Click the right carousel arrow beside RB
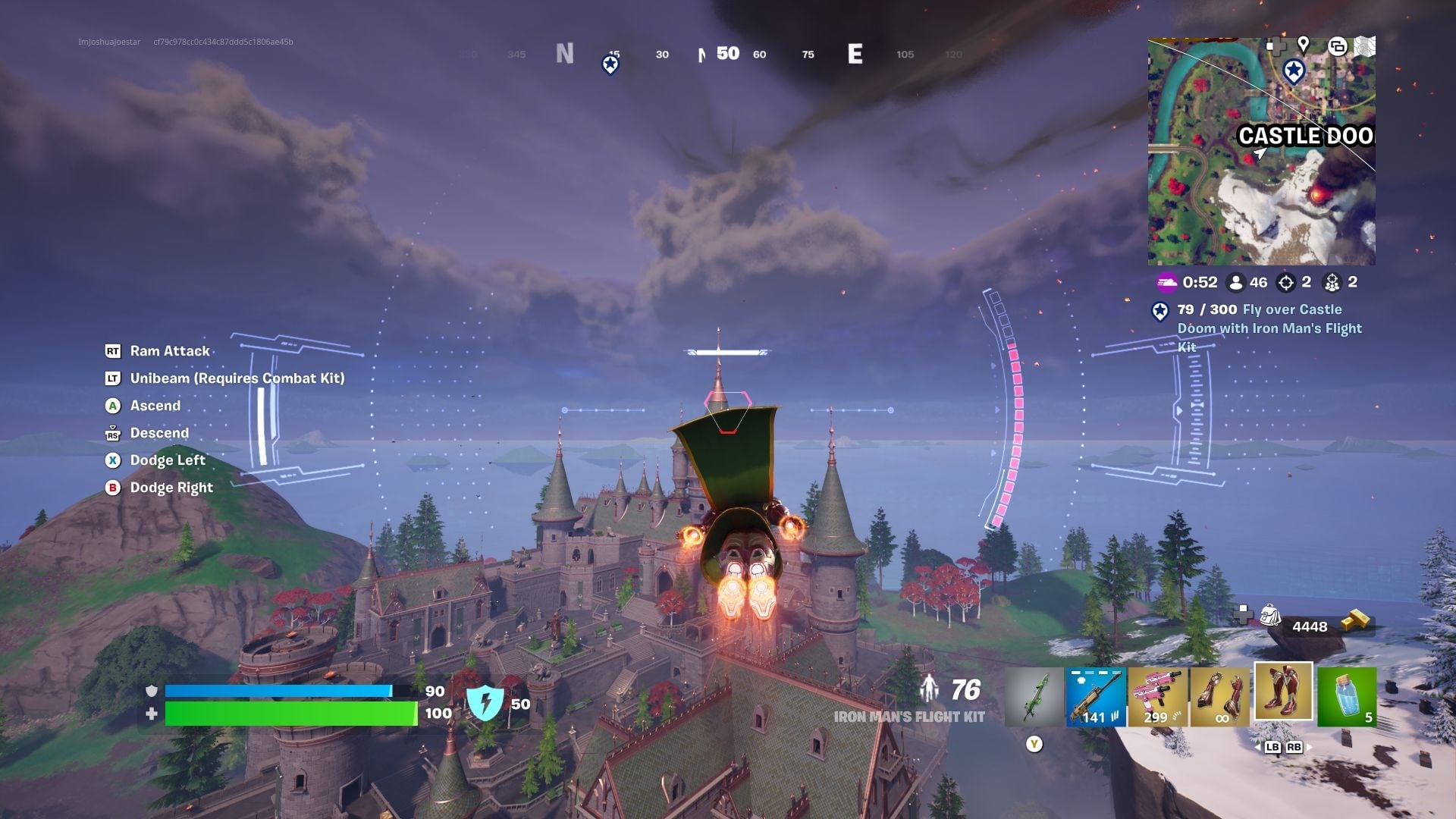 pos(1310,748)
